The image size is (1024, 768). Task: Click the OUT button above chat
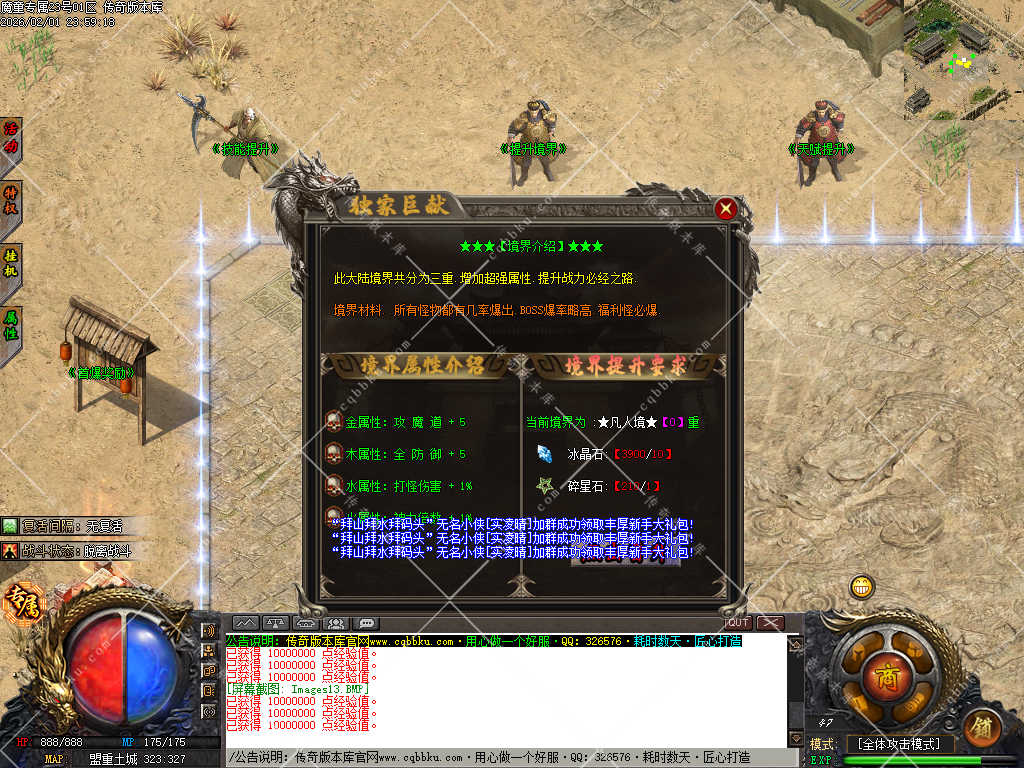point(737,623)
